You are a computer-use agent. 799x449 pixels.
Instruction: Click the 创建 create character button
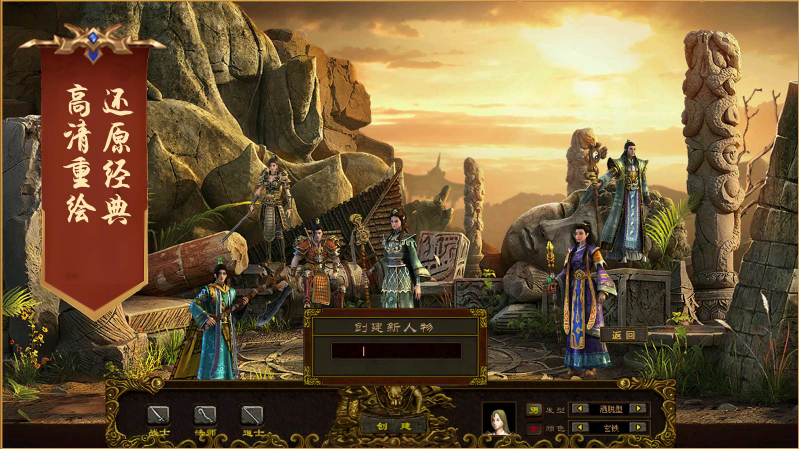[x=380, y=424]
